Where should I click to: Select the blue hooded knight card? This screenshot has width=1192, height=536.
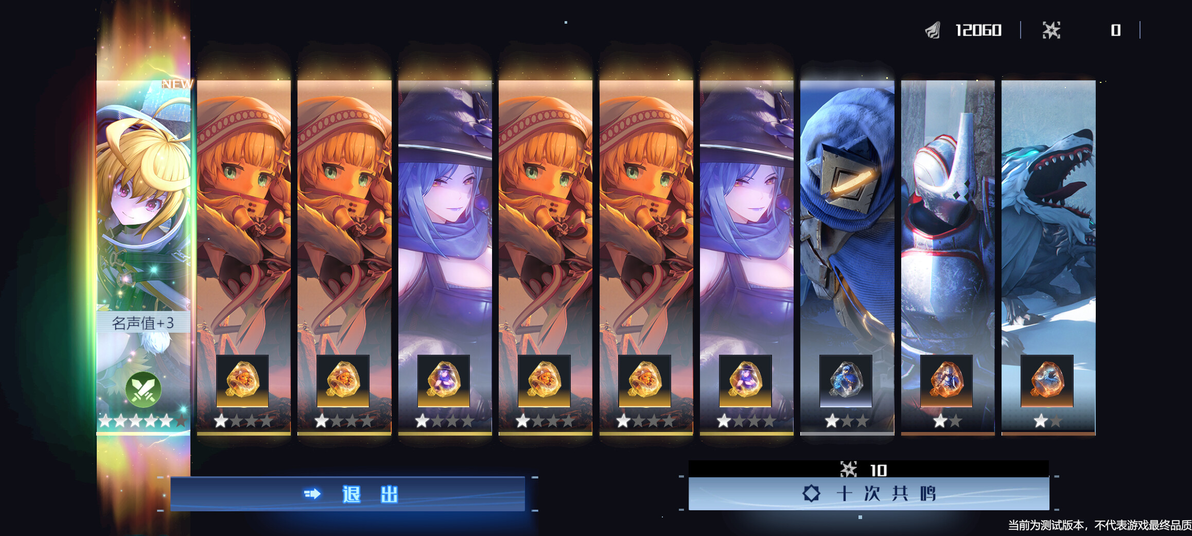coord(847,220)
